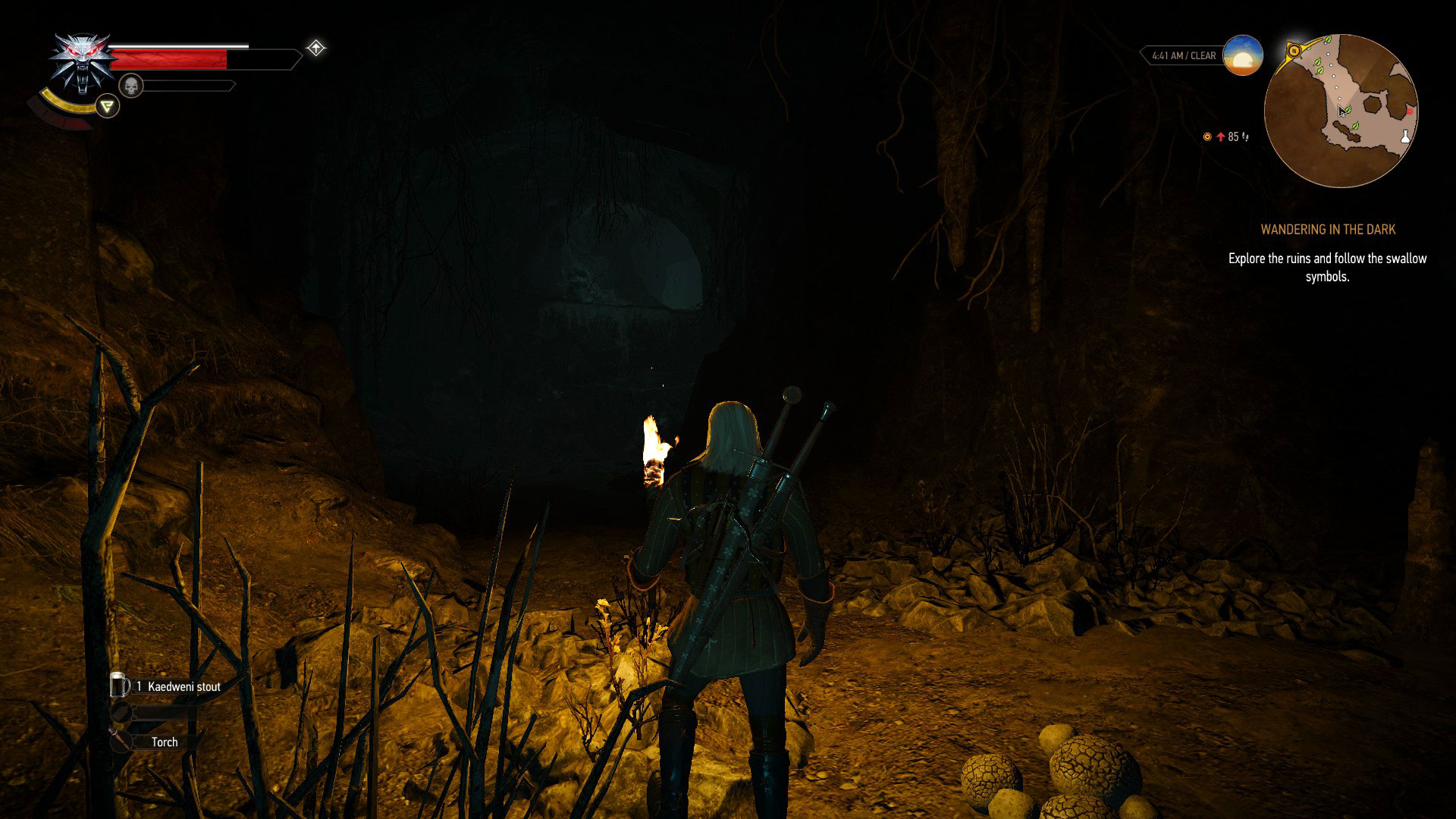Toggle the enemy level '85' indicator
1456x819 pixels.
[x=1232, y=137]
